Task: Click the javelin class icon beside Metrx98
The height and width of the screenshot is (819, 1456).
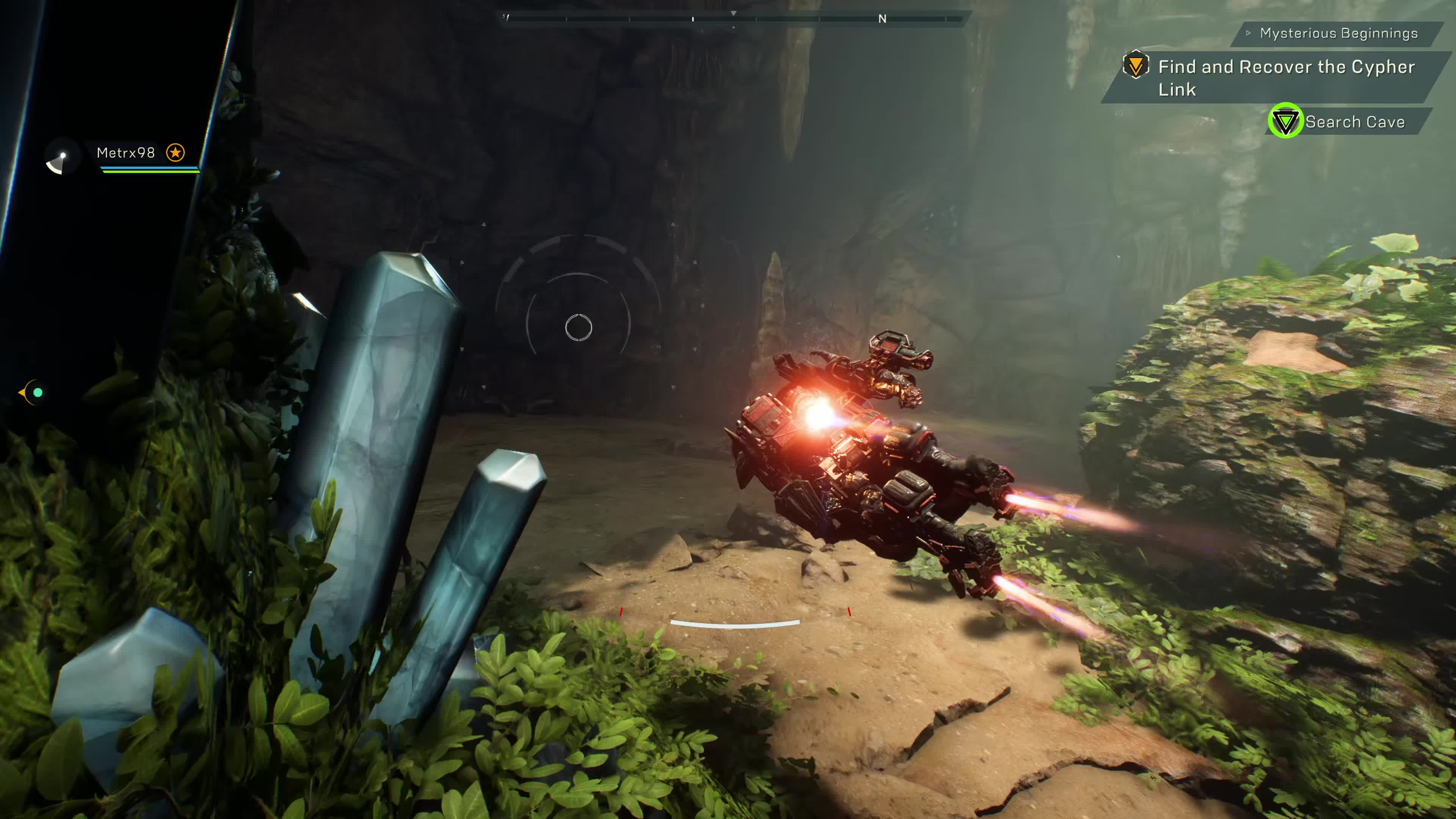Action: 60,160
